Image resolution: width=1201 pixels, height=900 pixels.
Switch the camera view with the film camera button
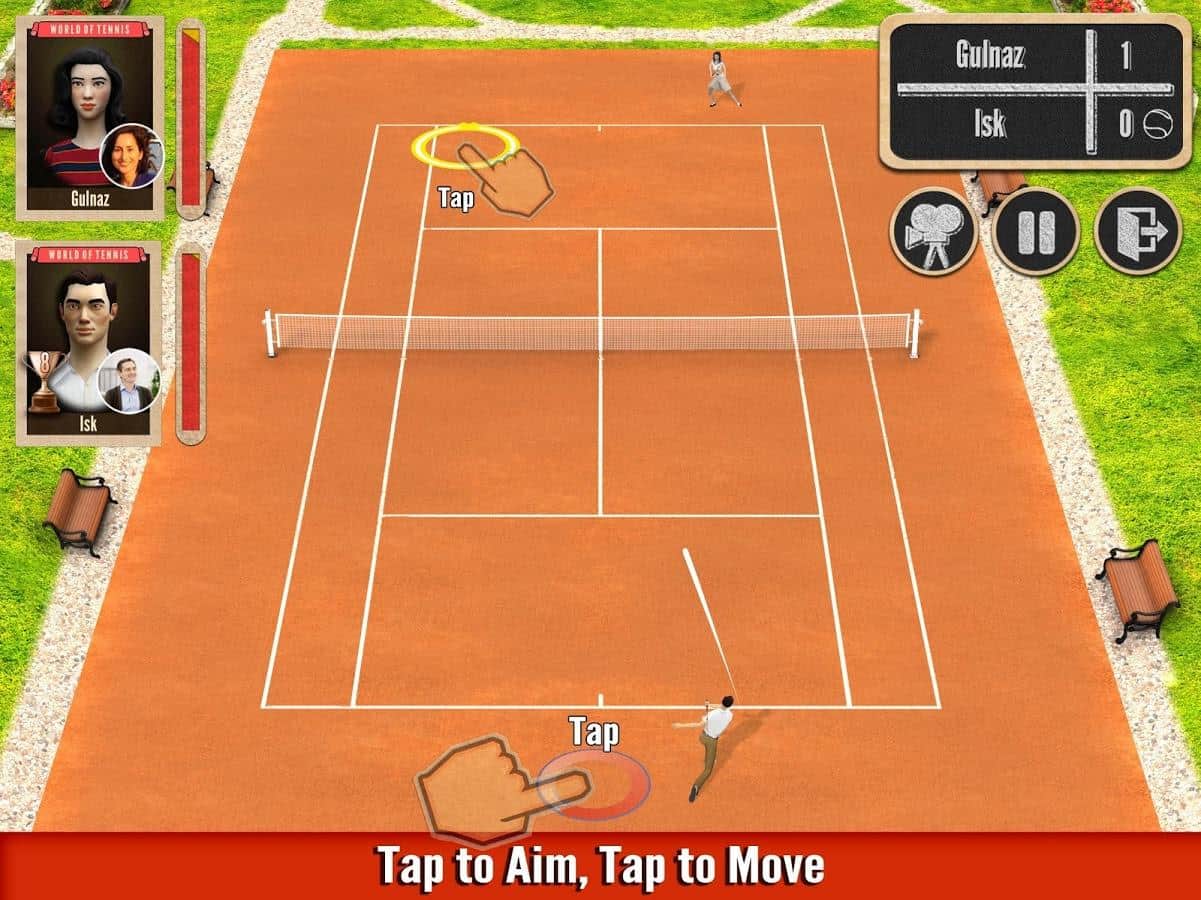(932, 231)
